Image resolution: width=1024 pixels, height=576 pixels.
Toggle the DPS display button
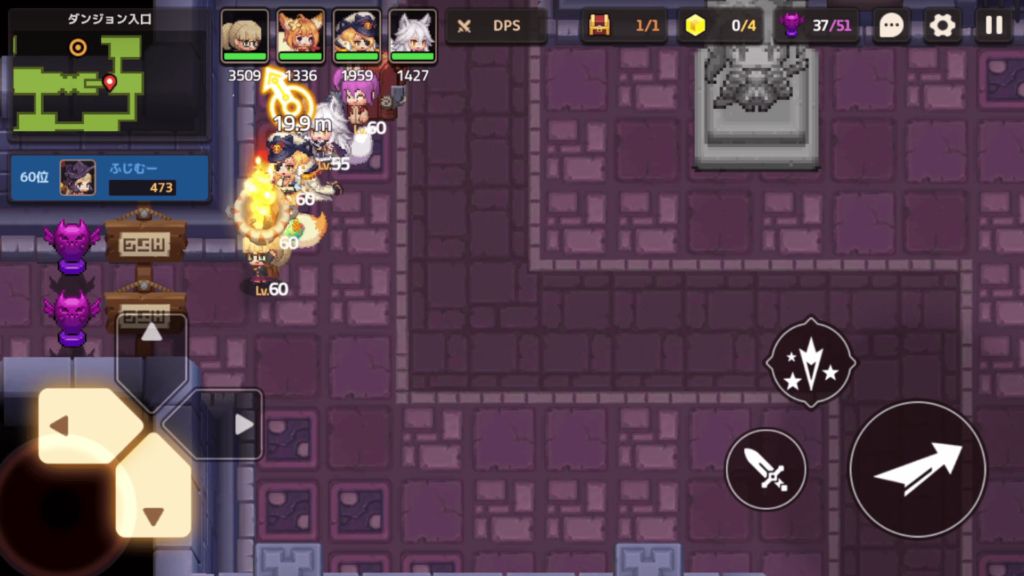(496, 26)
